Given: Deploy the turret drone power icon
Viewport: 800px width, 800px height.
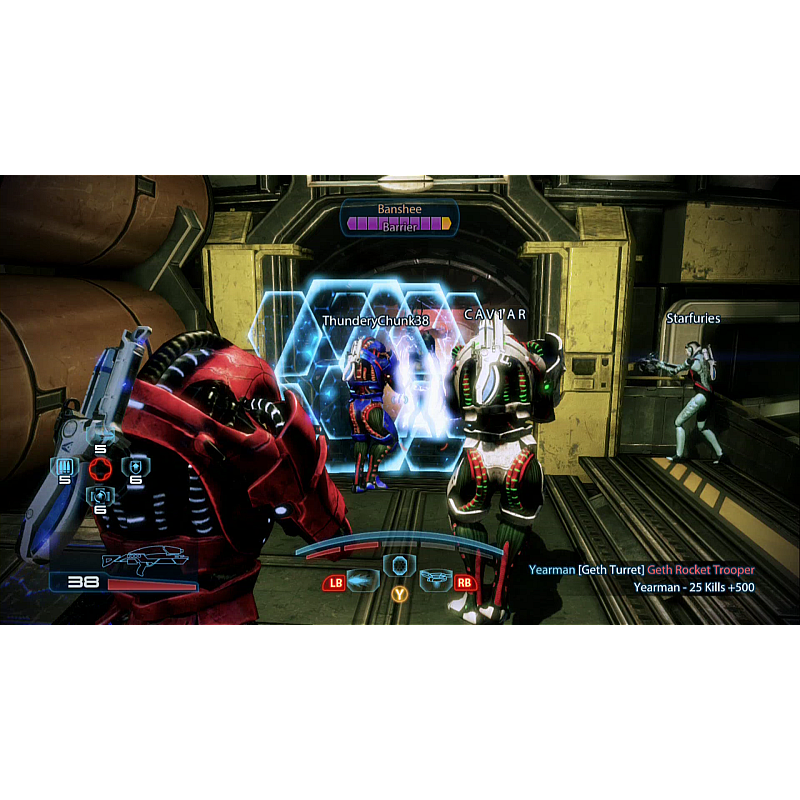Looking at the screenshot, I should pyautogui.click(x=436, y=578).
